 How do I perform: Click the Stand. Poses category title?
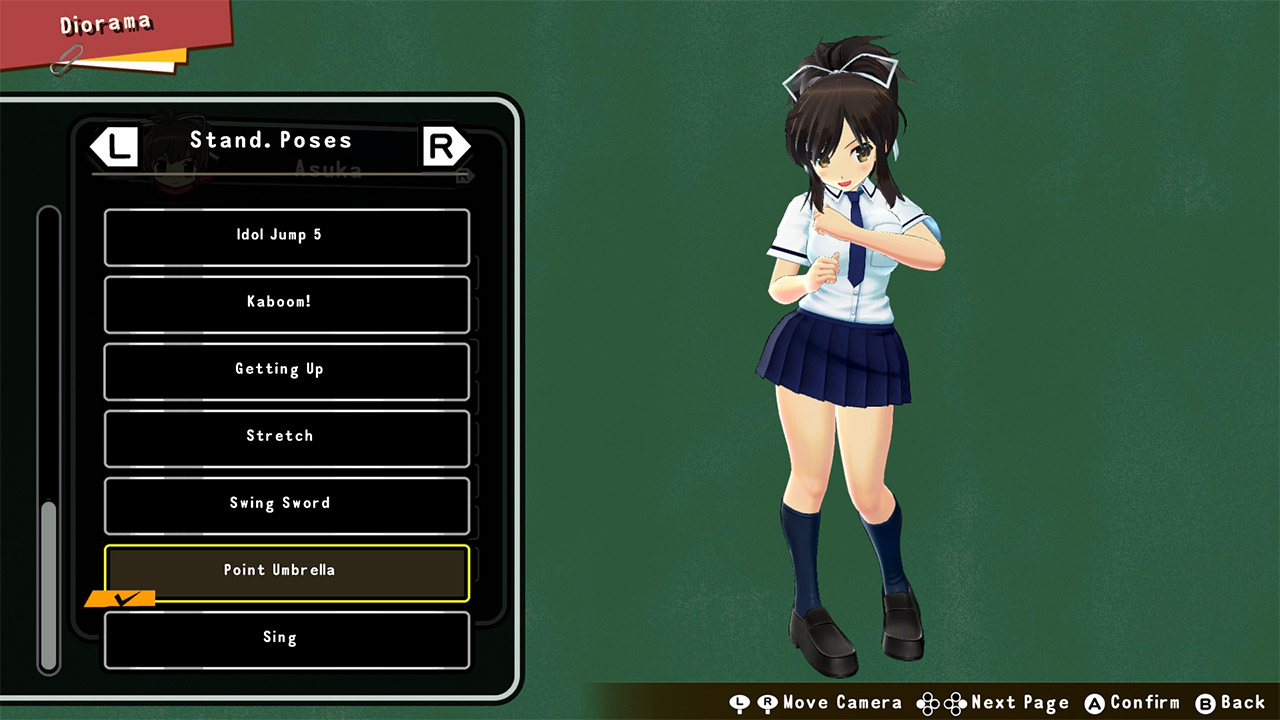click(x=271, y=140)
